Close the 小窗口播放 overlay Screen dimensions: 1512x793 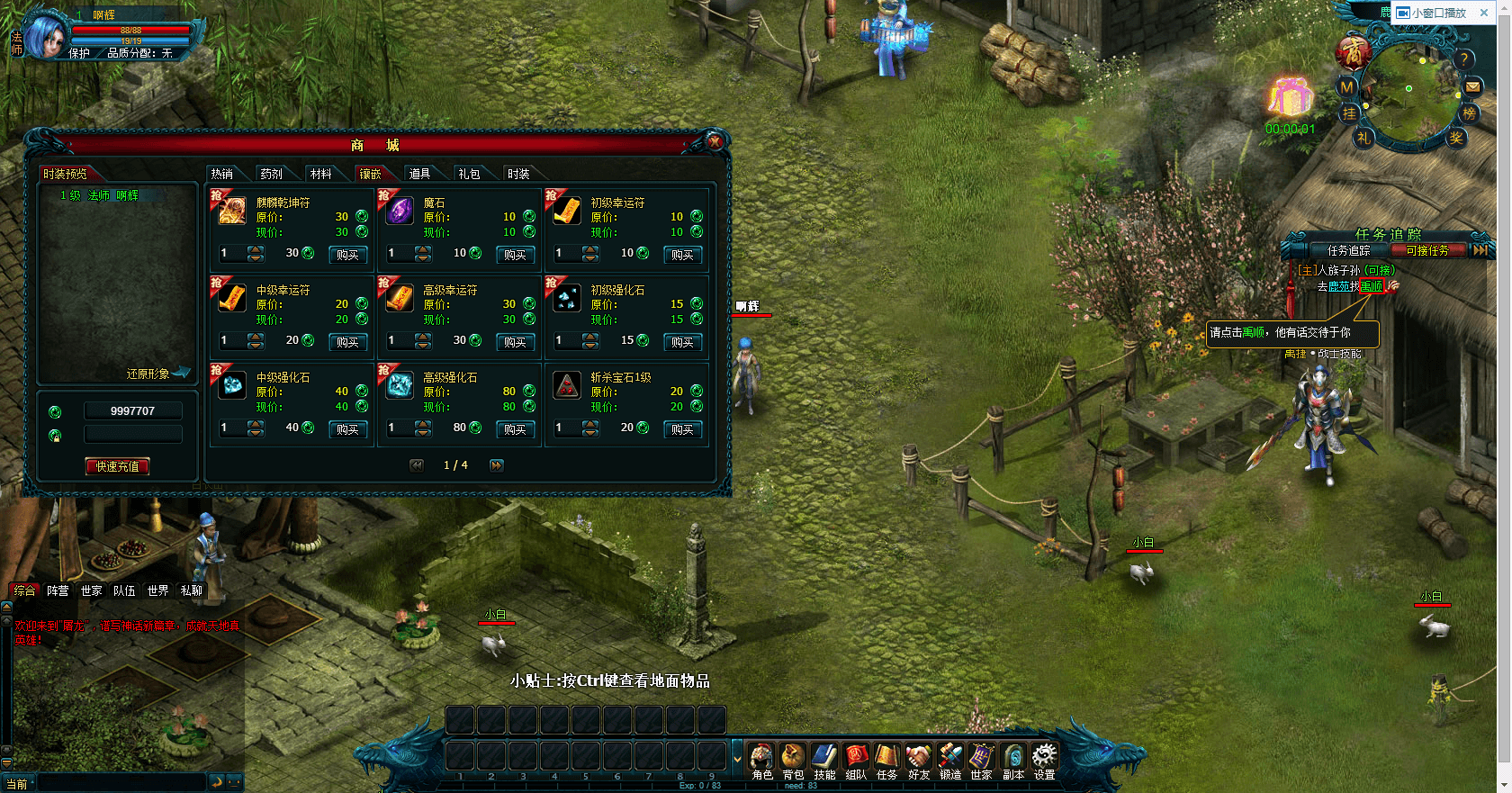click(x=1484, y=13)
